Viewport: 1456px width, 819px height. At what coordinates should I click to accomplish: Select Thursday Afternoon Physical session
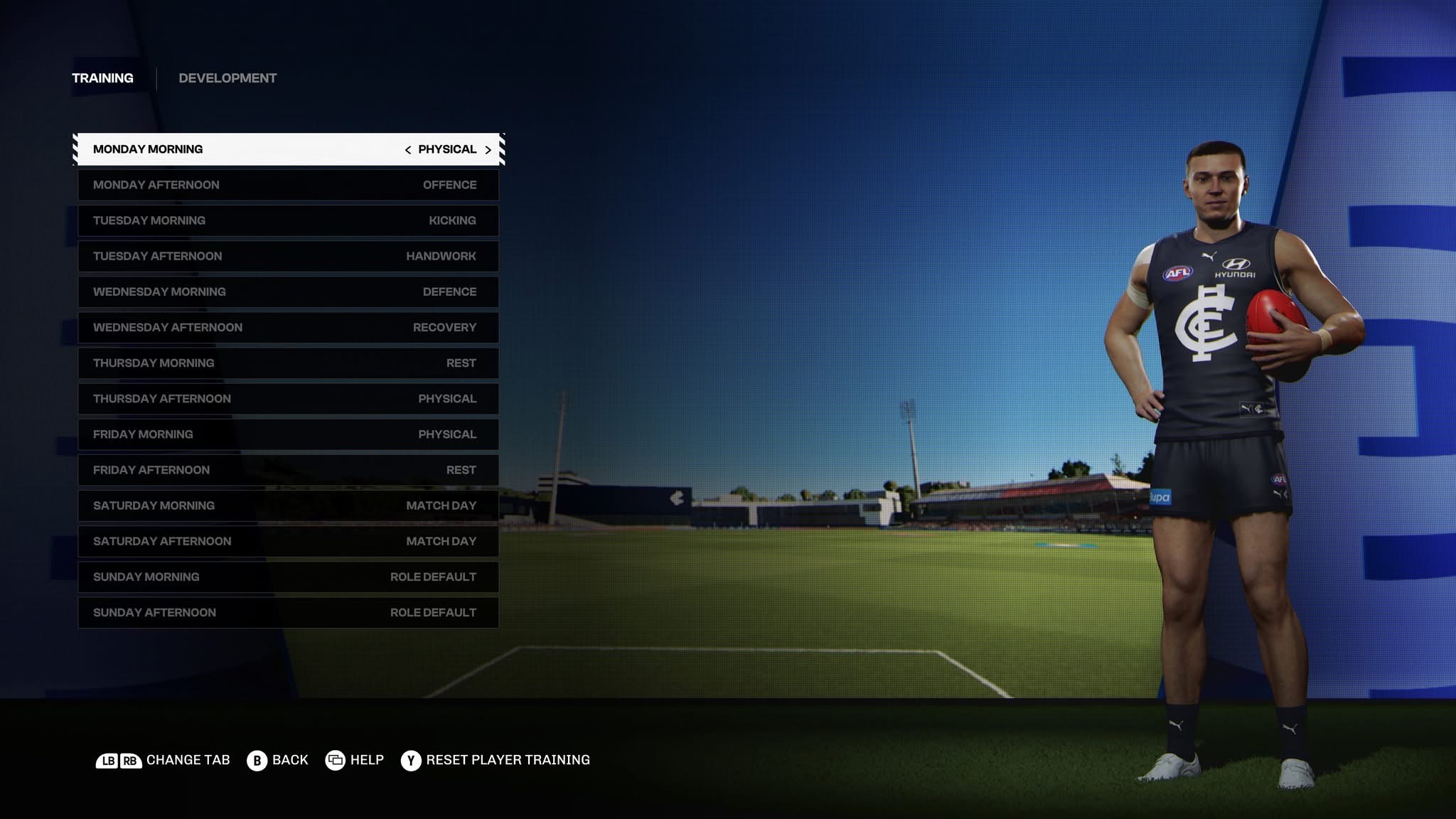point(288,399)
